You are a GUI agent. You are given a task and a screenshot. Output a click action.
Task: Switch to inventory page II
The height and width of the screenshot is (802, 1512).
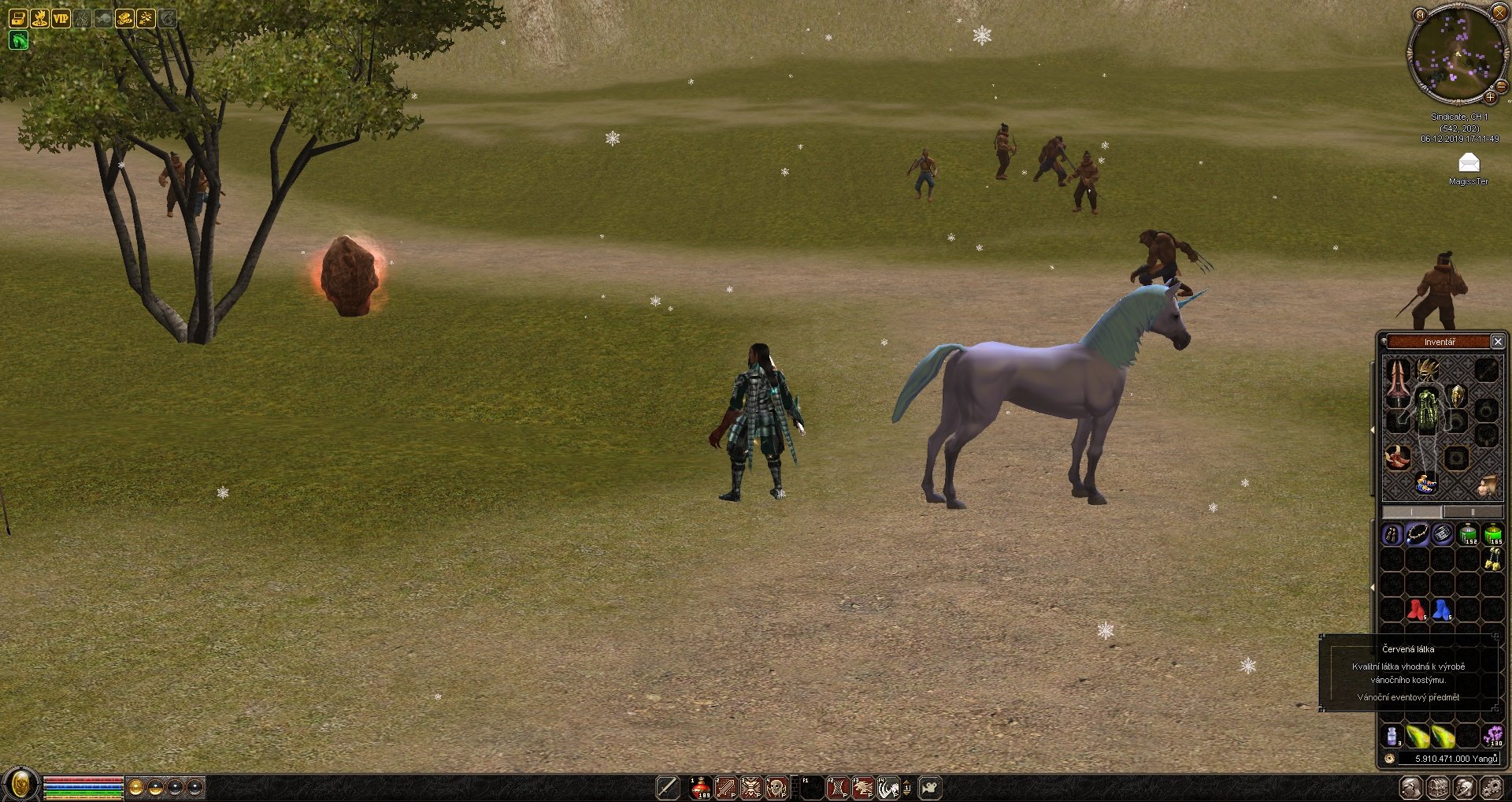(1473, 512)
